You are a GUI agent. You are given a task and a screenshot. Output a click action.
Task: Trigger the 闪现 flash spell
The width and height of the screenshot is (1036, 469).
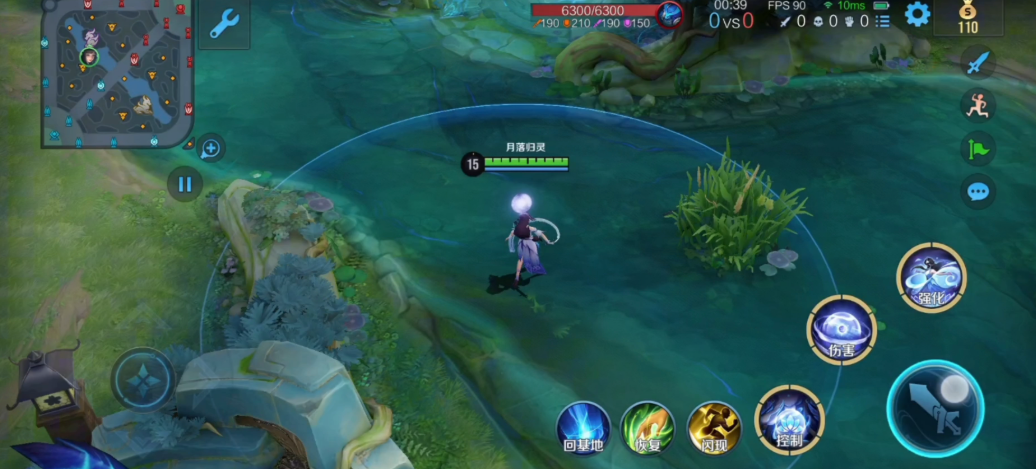tap(714, 427)
